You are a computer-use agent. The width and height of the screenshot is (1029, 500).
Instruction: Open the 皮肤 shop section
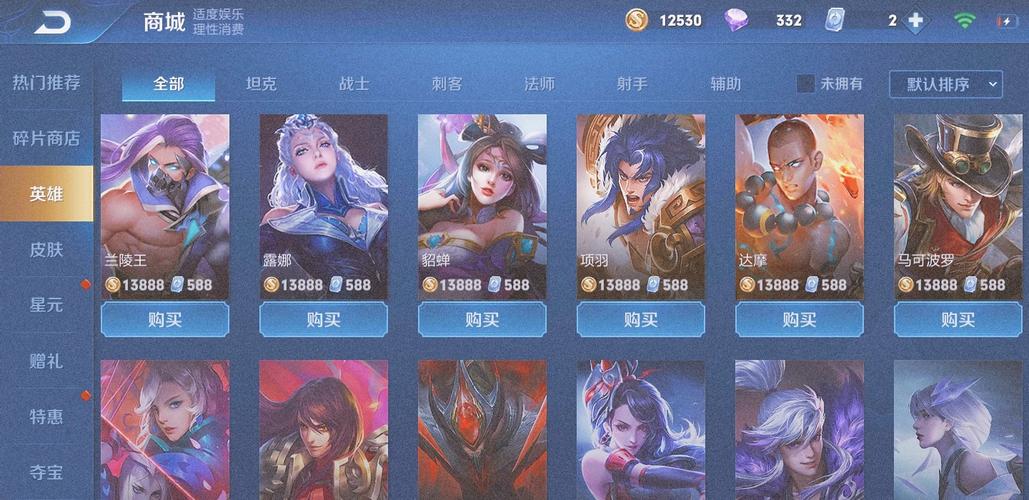pyautogui.click(x=46, y=249)
